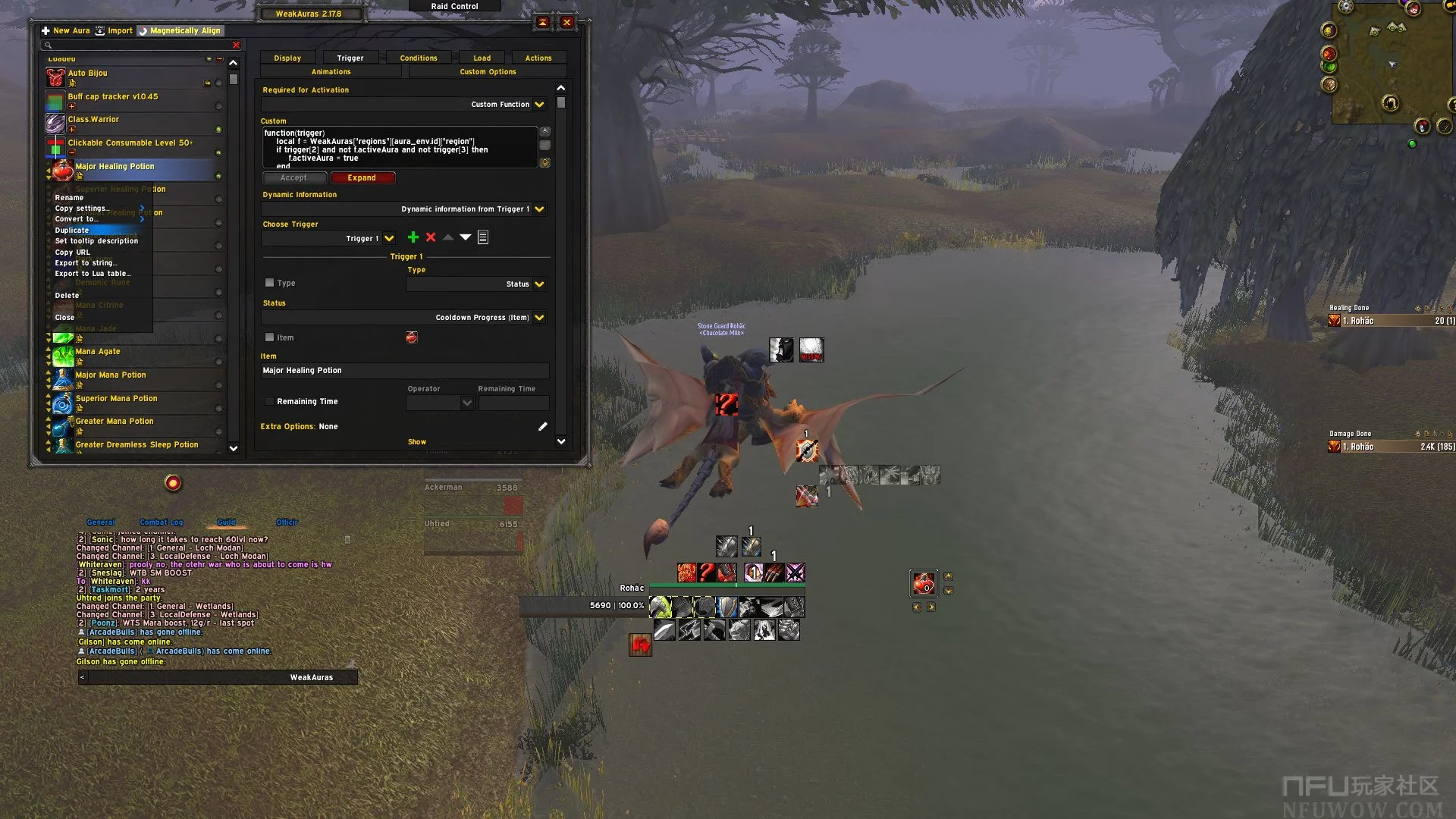Screen dimensions: 1456x819
Task: Open the Combat Log chat tab
Action: [161, 522]
